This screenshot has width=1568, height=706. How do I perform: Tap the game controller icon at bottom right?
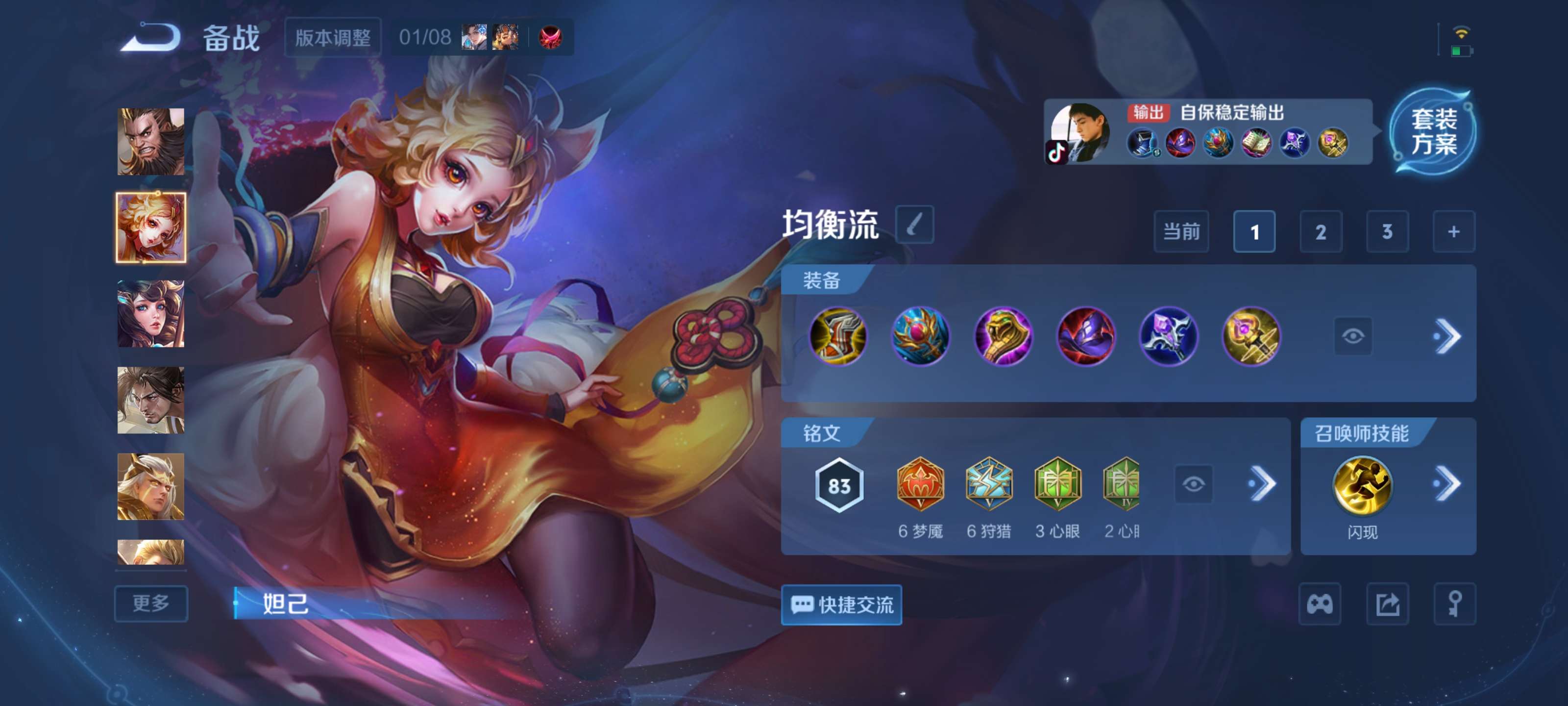tap(1321, 604)
